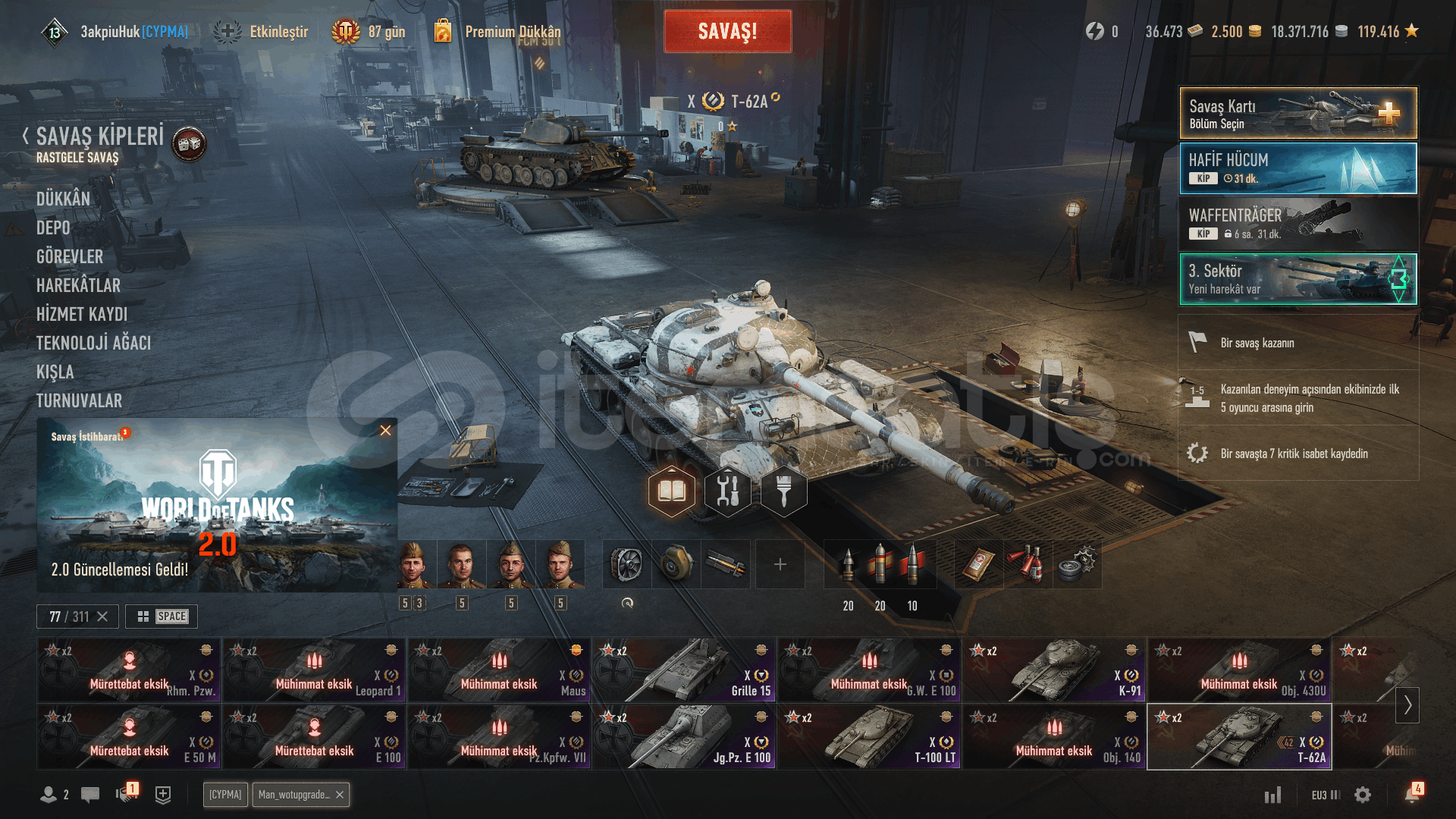Close the Man_wotupgrade chat tab
Viewport: 1456px width, 819px height.
tap(340, 795)
